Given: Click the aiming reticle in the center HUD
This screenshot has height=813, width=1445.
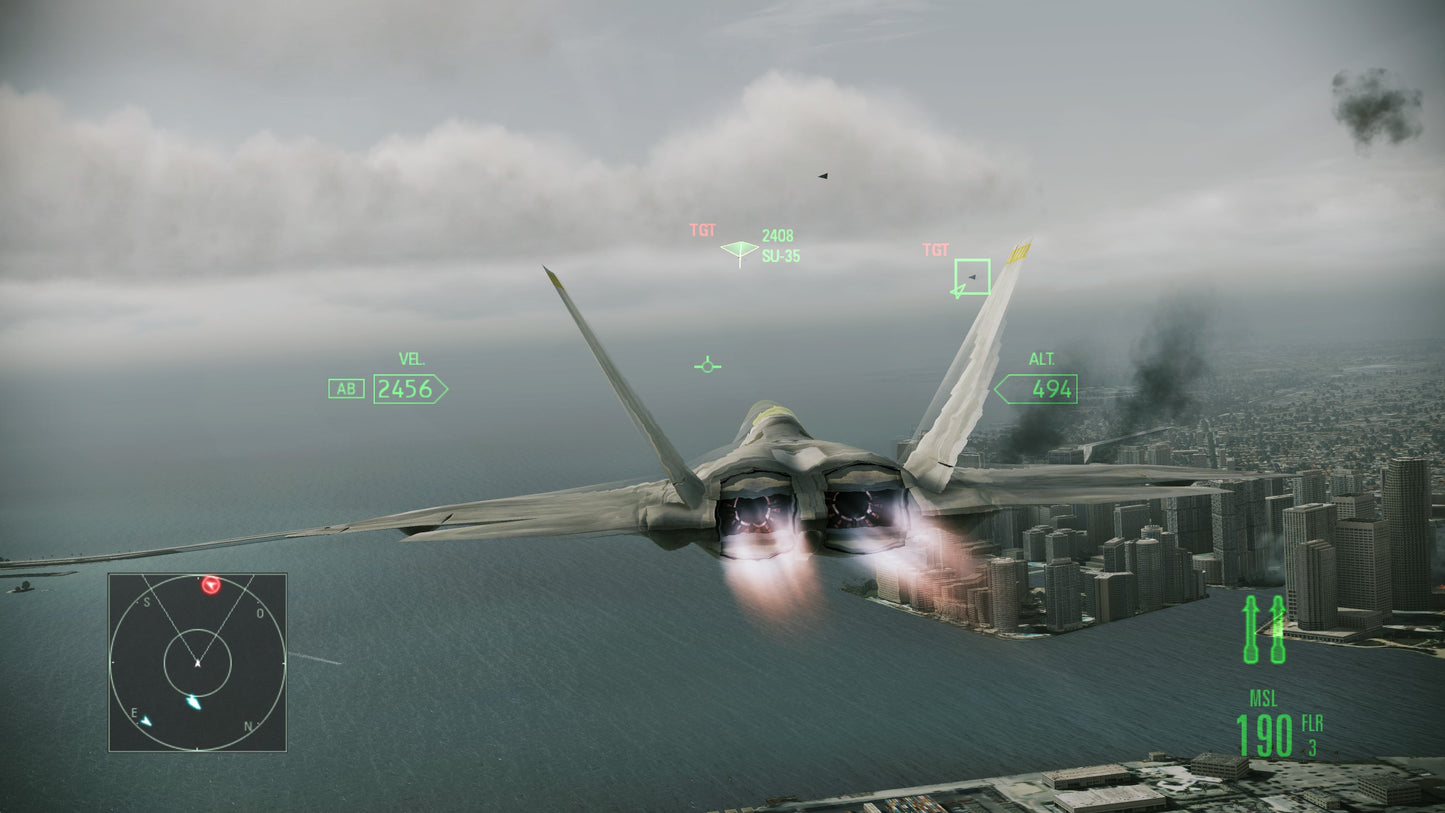Looking at the screenshot, I should [707, 365].
